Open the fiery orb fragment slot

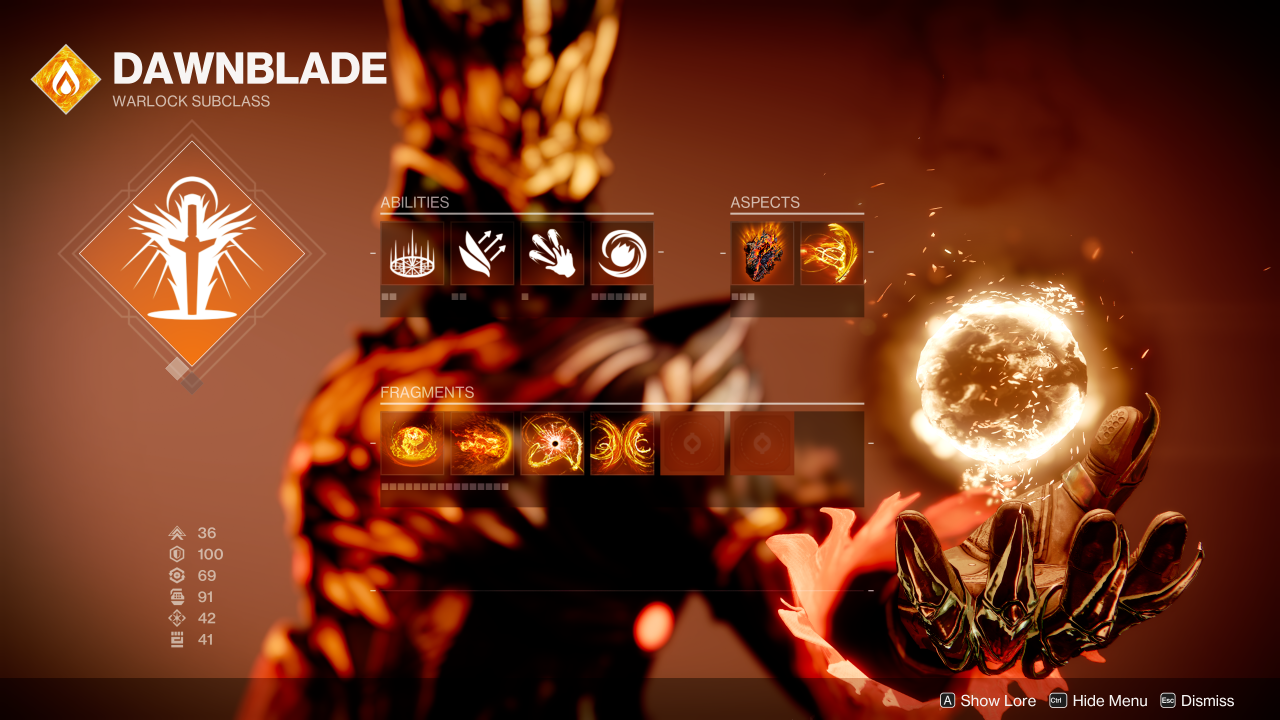point(412,444)
